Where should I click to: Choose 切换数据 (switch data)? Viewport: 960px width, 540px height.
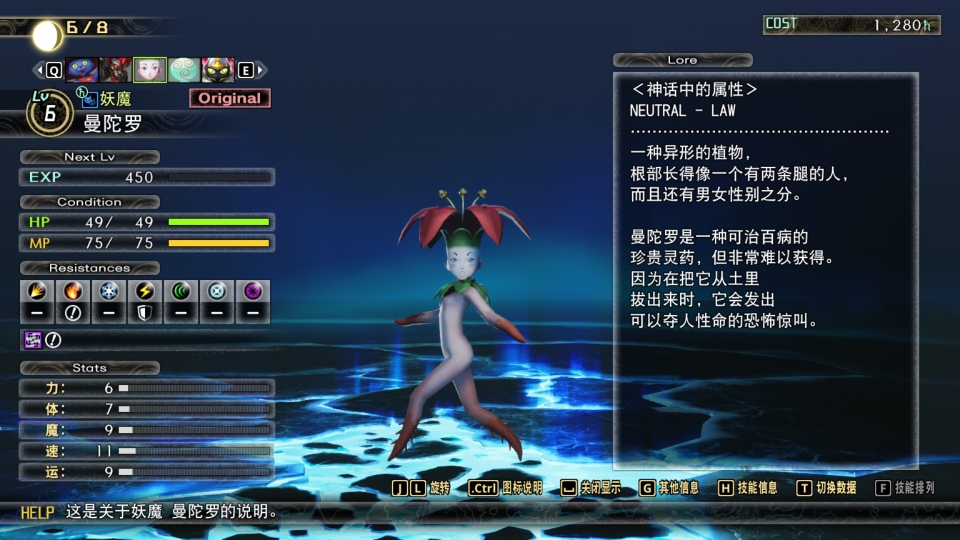(x=827, y=488)
